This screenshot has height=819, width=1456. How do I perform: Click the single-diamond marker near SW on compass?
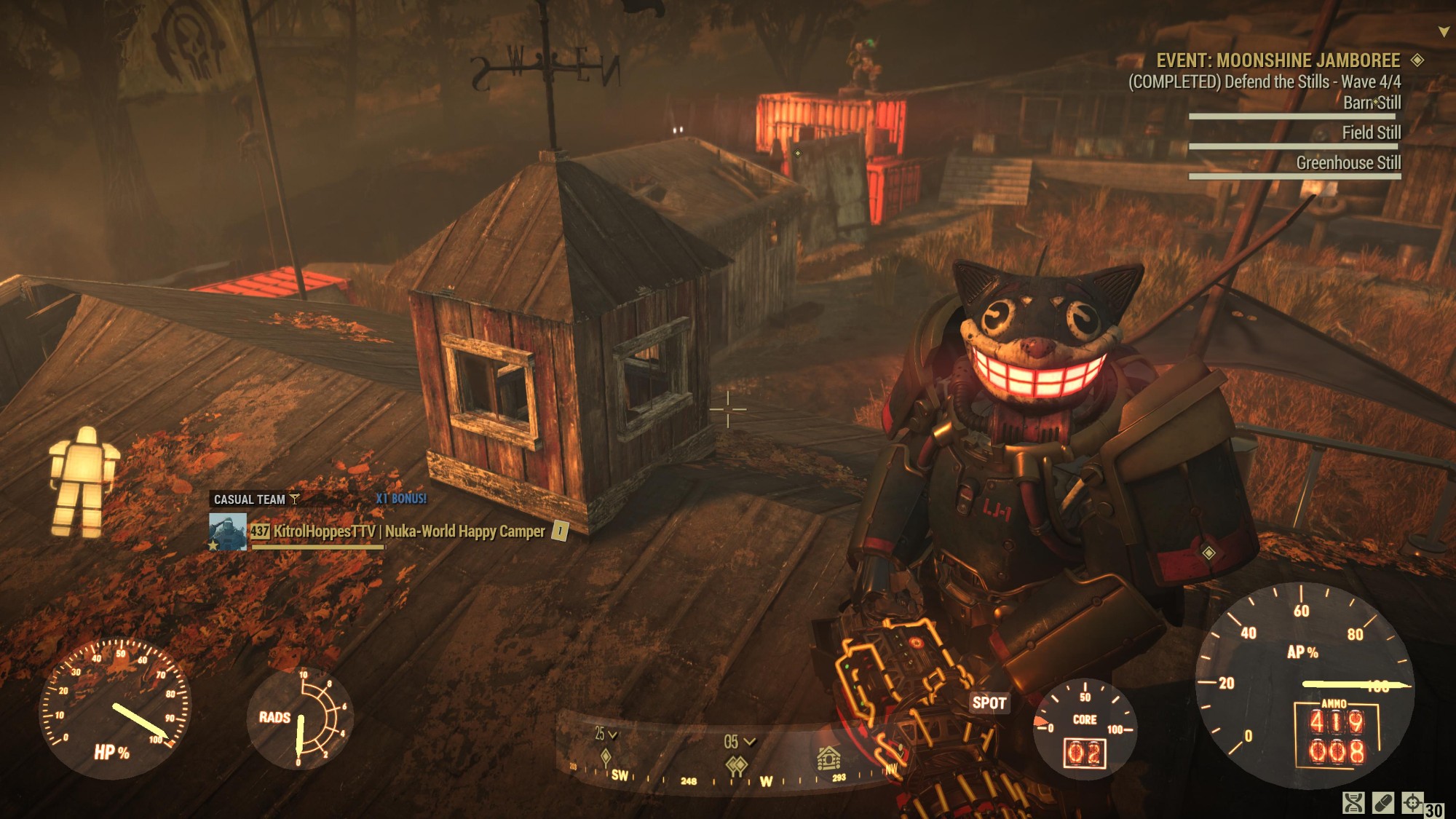(x=606, y=758)
